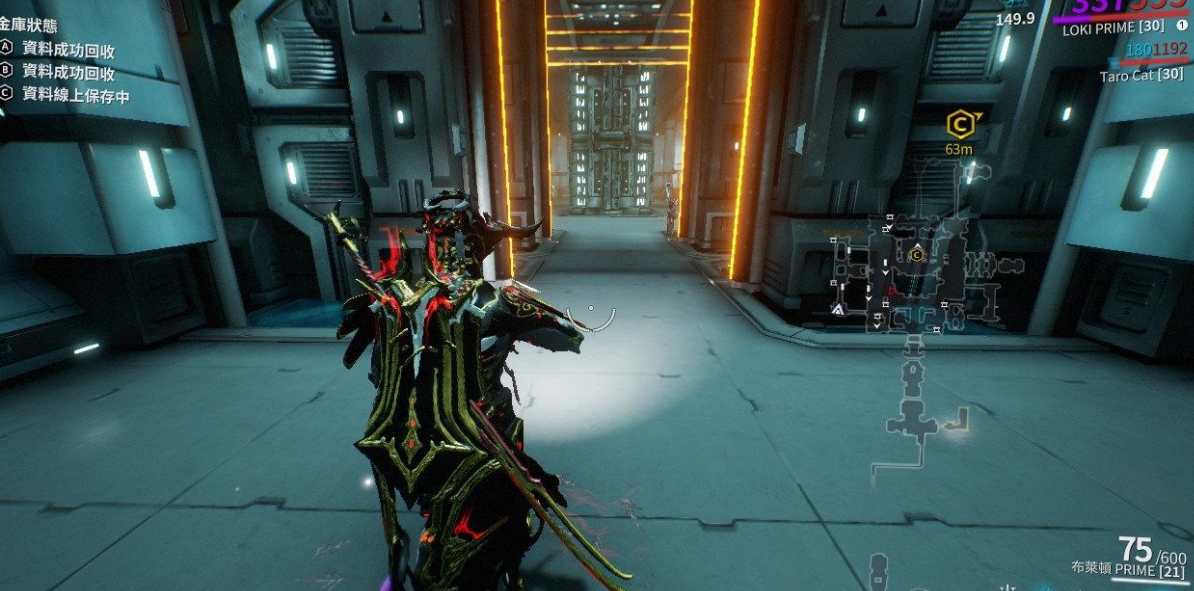Select the Taro Cat companion nameplate
The image size is (1194, 591).
[1141, 76]
